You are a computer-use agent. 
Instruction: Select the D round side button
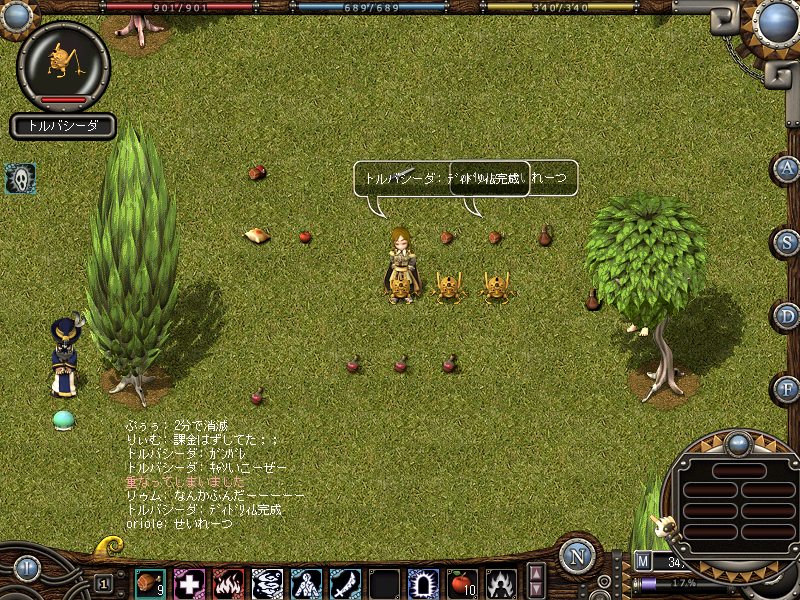pyautogui.click(x=789, y=315)
